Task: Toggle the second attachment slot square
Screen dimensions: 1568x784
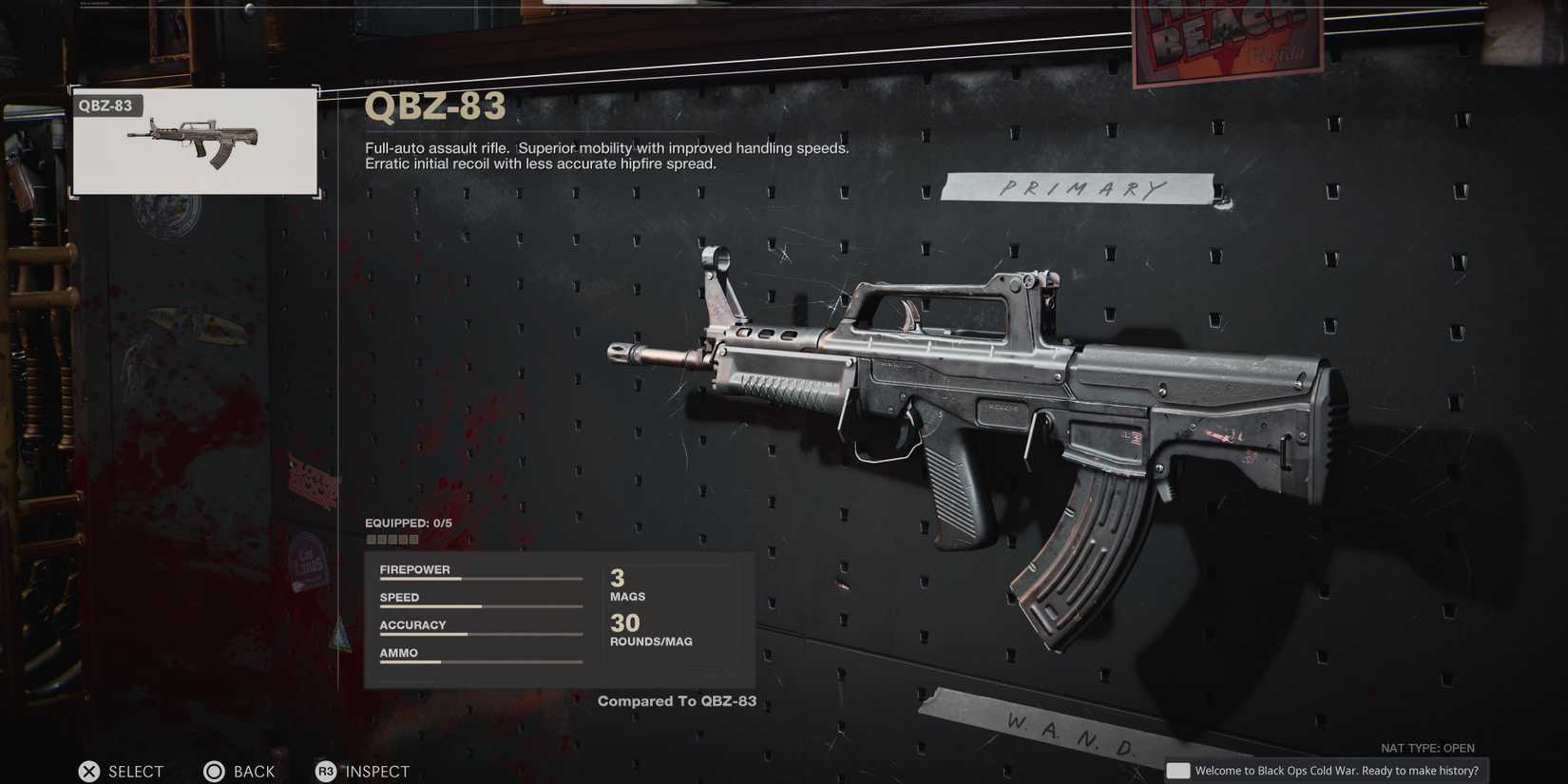Action: tap(382, 539)
